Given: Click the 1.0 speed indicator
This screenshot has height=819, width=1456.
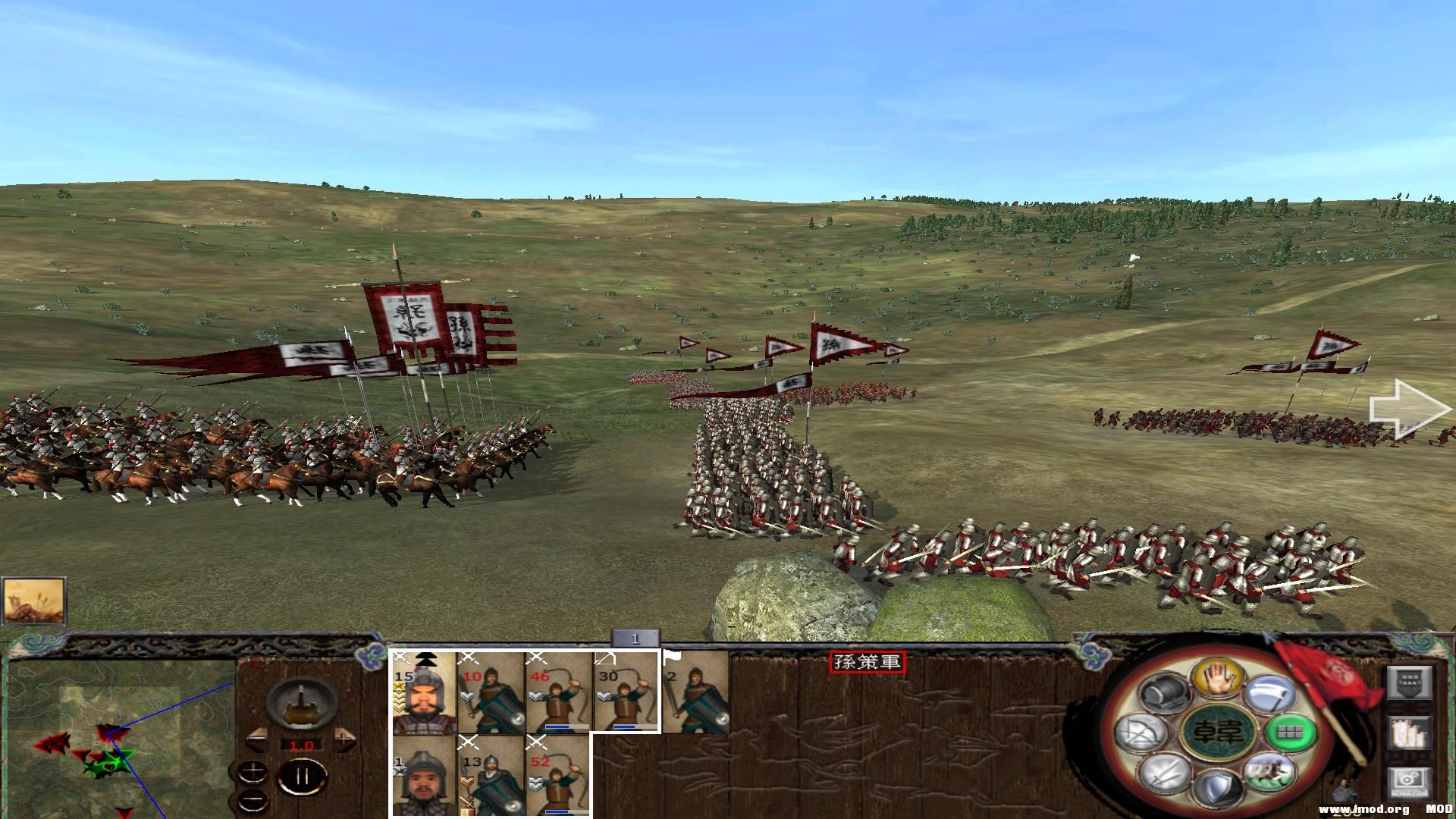Looking at the screenshot, I should pyautogui.click(x=303, y=745).
